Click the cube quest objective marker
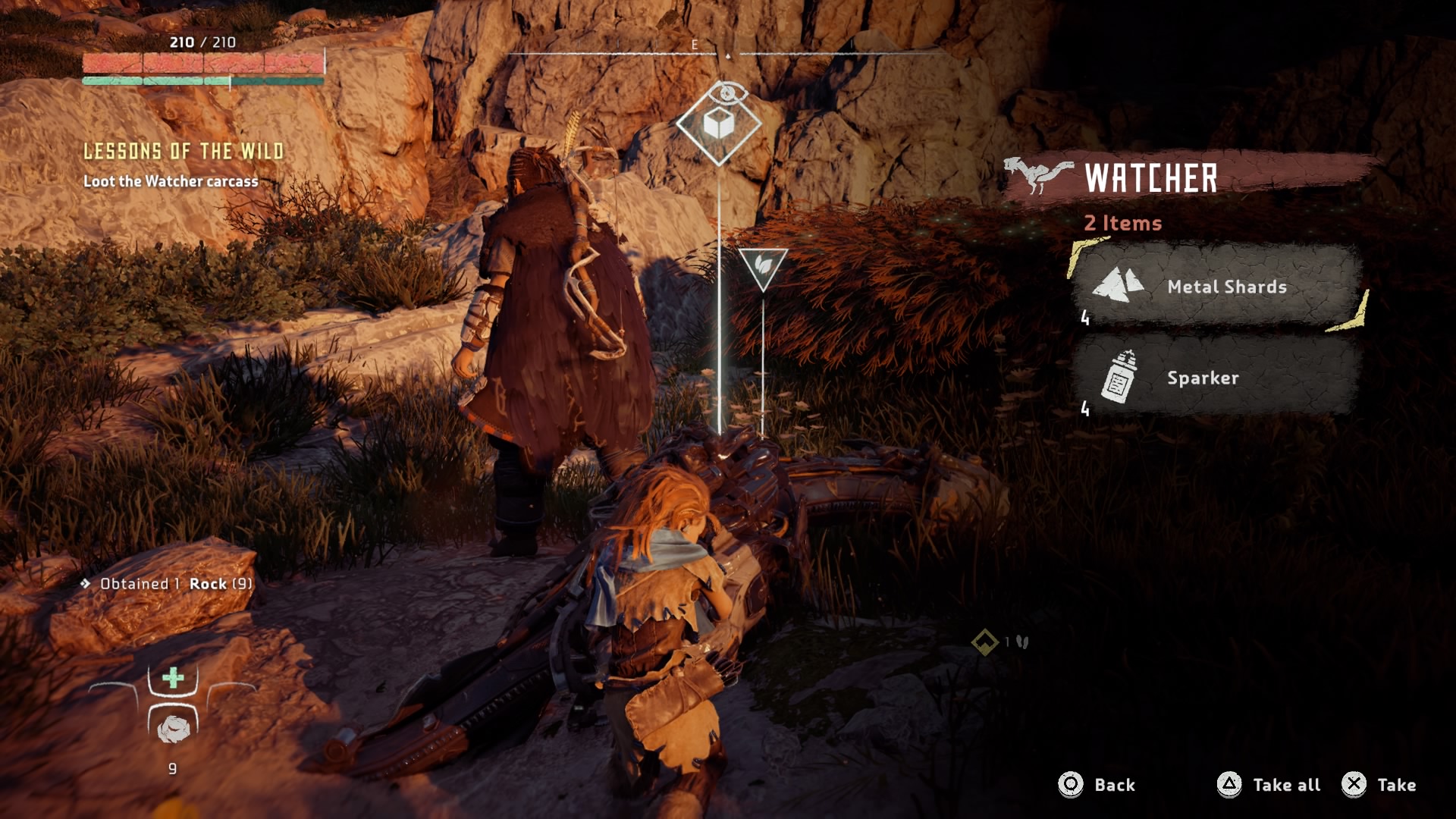Viewport: 1456px width, 819px height. [x=718, y=124]
